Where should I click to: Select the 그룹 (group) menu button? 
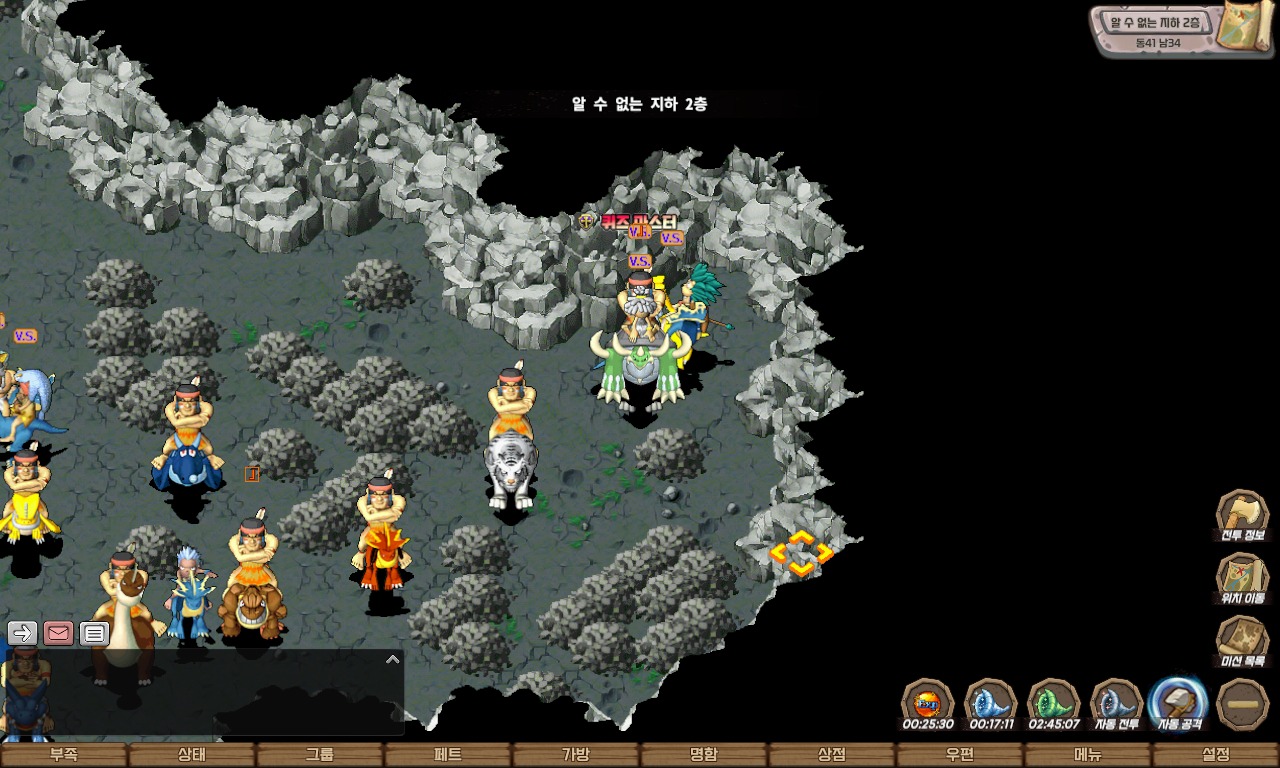coord(320,755)
